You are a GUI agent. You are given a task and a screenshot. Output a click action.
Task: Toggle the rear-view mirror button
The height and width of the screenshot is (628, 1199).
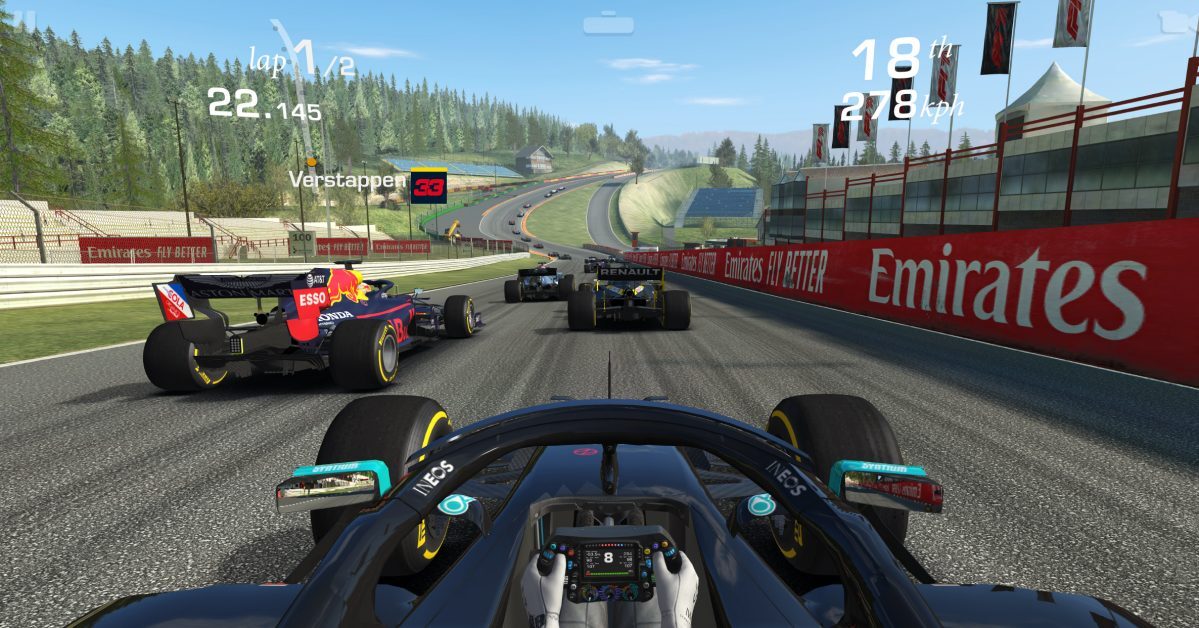(x=609, y=23)
